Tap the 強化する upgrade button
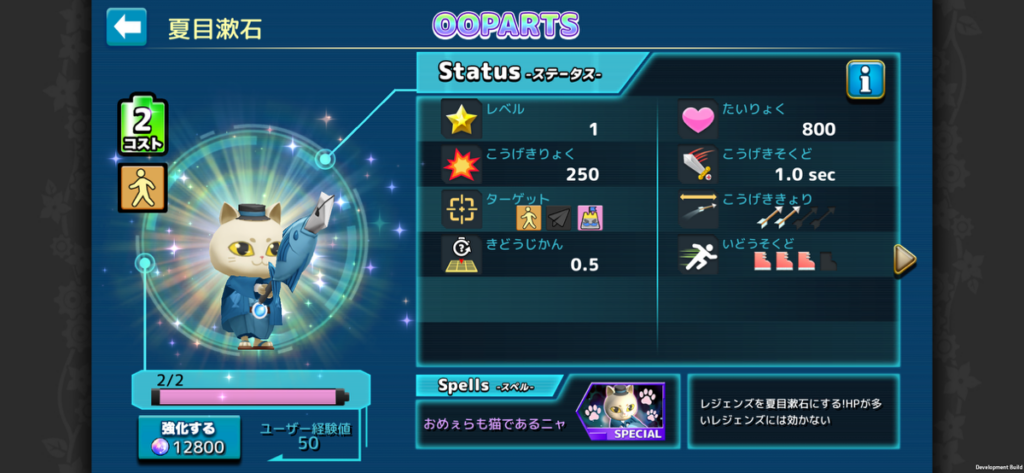 tap(189, 438)
